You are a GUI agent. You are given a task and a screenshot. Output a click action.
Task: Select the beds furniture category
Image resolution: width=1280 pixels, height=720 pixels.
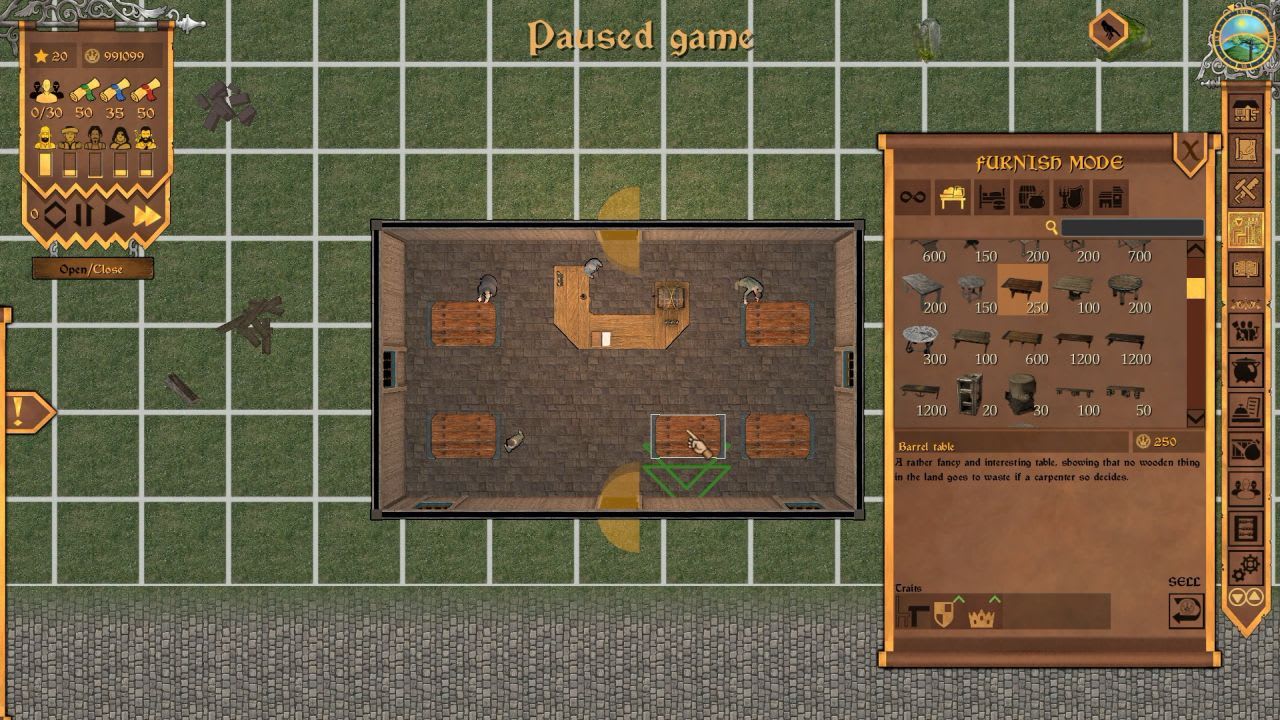[987, 197]
